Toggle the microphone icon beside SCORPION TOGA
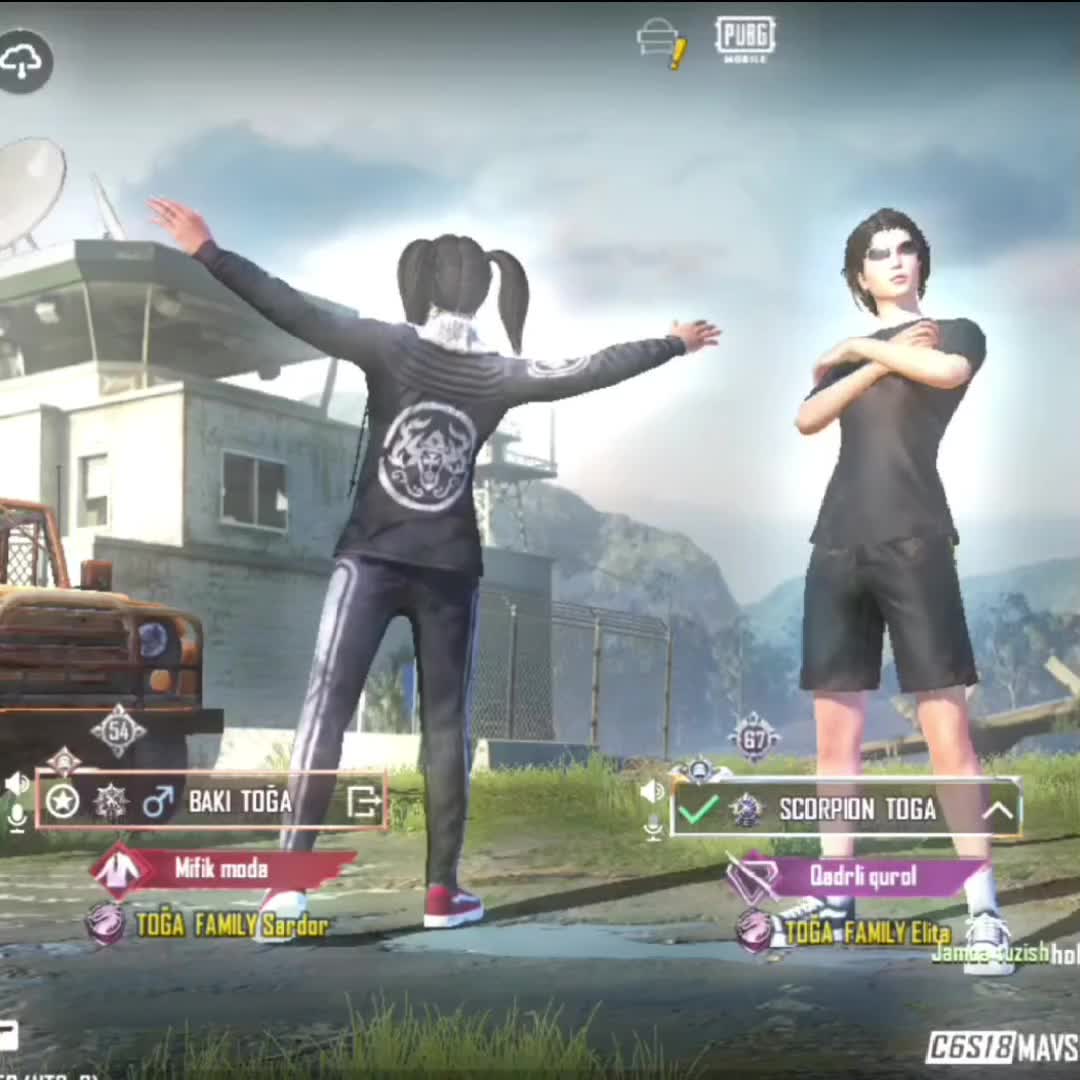Screen dimensions: 1080x1080 pos(653,827)
